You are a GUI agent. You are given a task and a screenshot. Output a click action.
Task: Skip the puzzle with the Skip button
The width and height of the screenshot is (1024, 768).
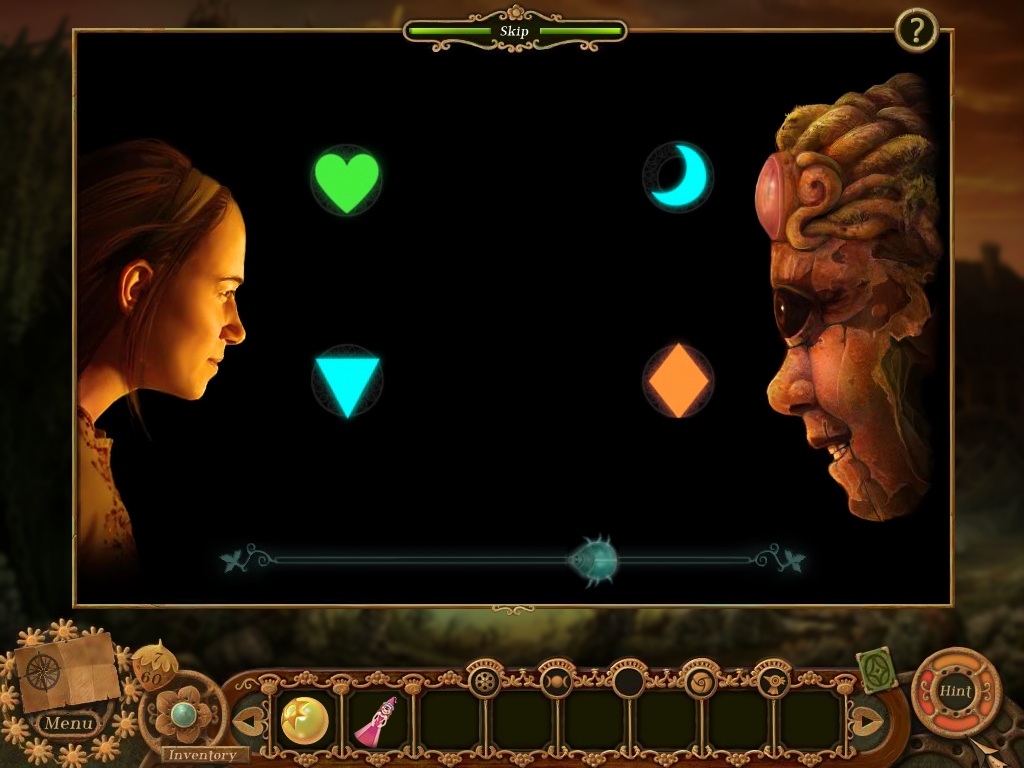pos(514,32)
